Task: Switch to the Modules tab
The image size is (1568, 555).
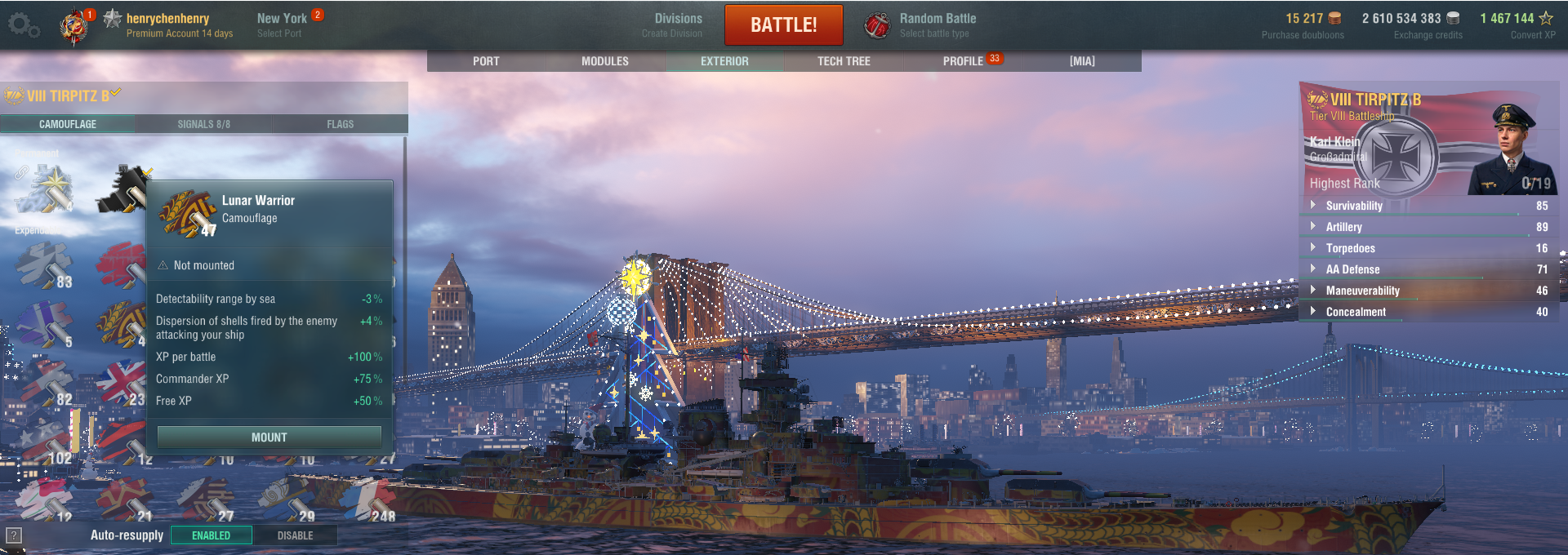Action: click(x=604, y=61)
